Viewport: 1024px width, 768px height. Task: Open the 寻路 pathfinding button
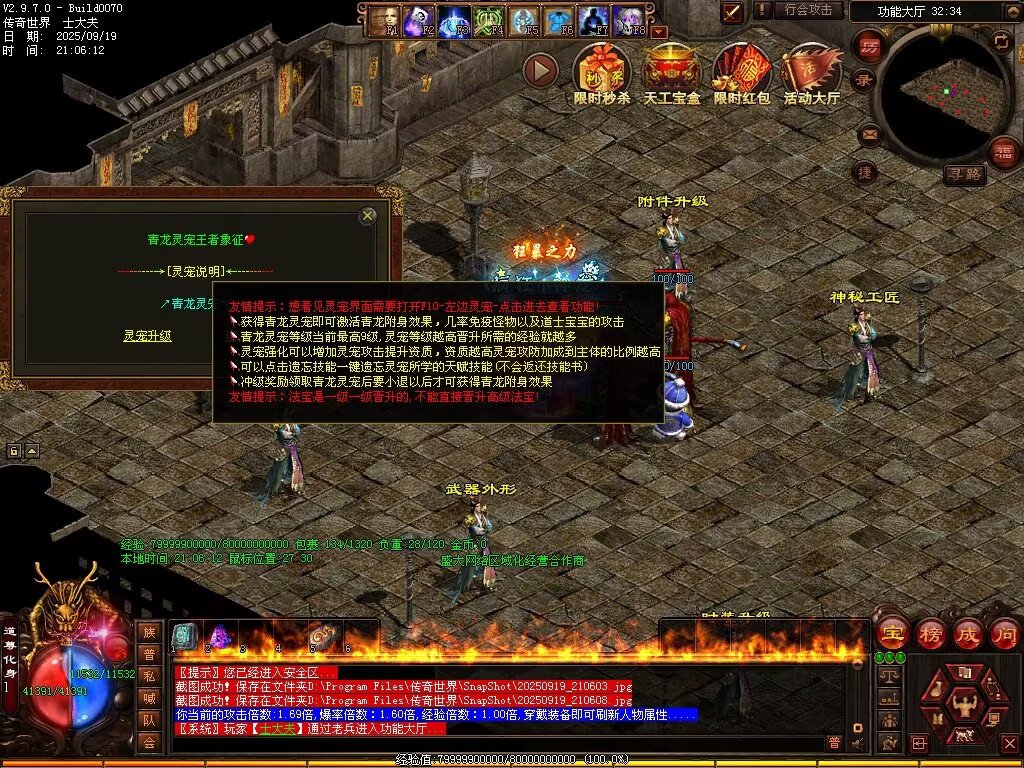(x=964, y=175)
